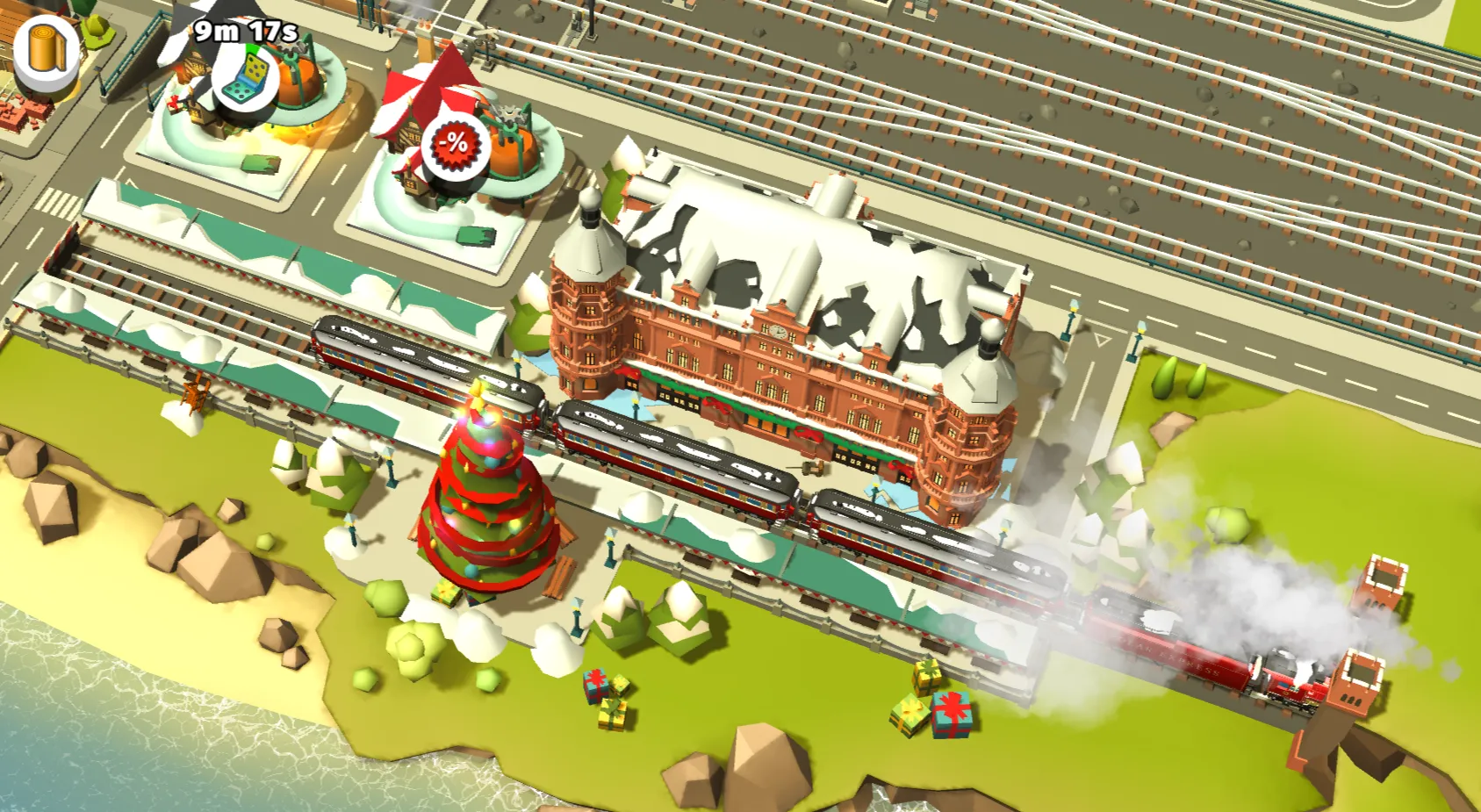Open the red percent discount badge
1481x812 pixels.
tap(455, 144)
